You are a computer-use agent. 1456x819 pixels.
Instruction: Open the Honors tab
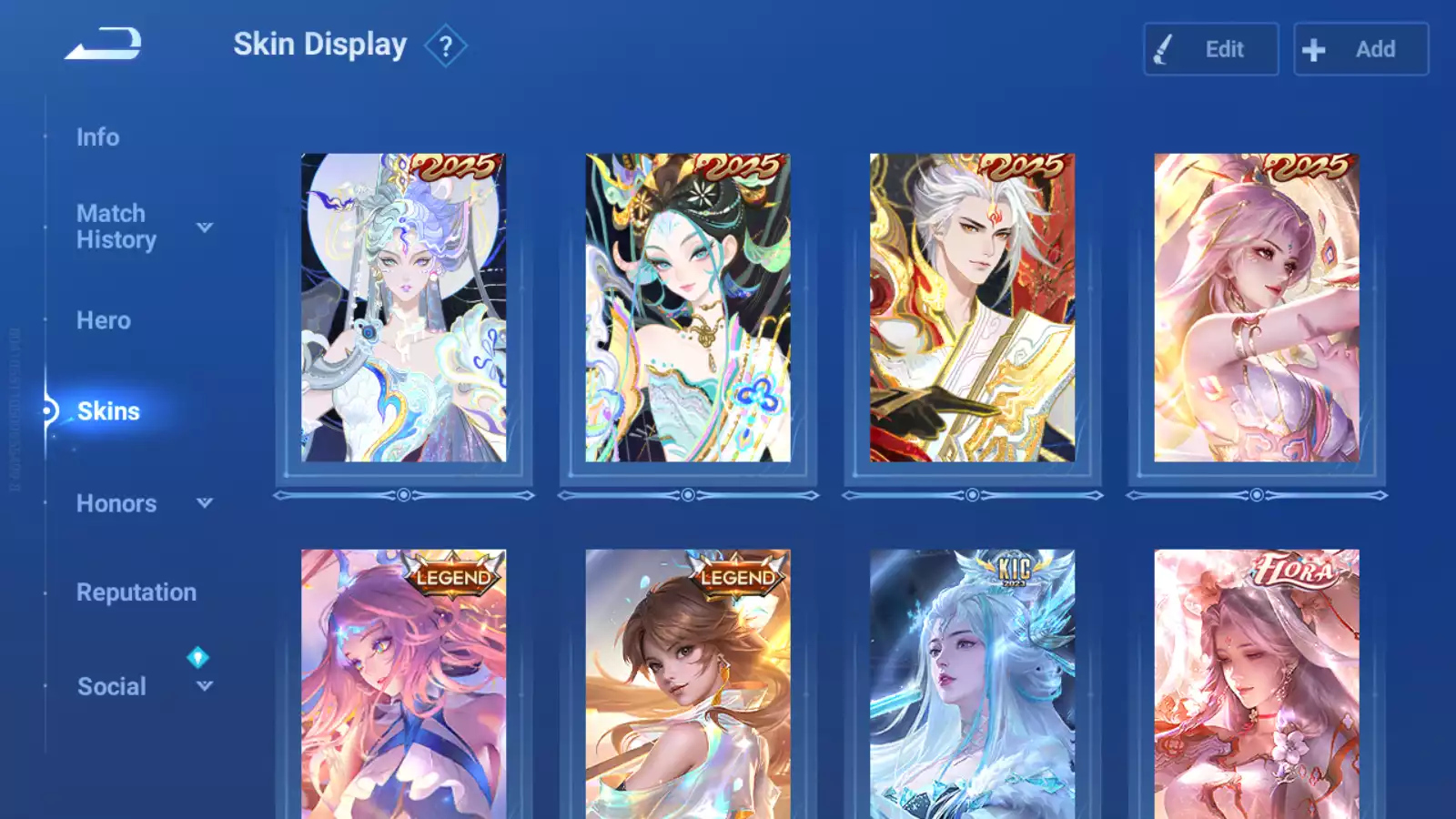click(116, 503)
